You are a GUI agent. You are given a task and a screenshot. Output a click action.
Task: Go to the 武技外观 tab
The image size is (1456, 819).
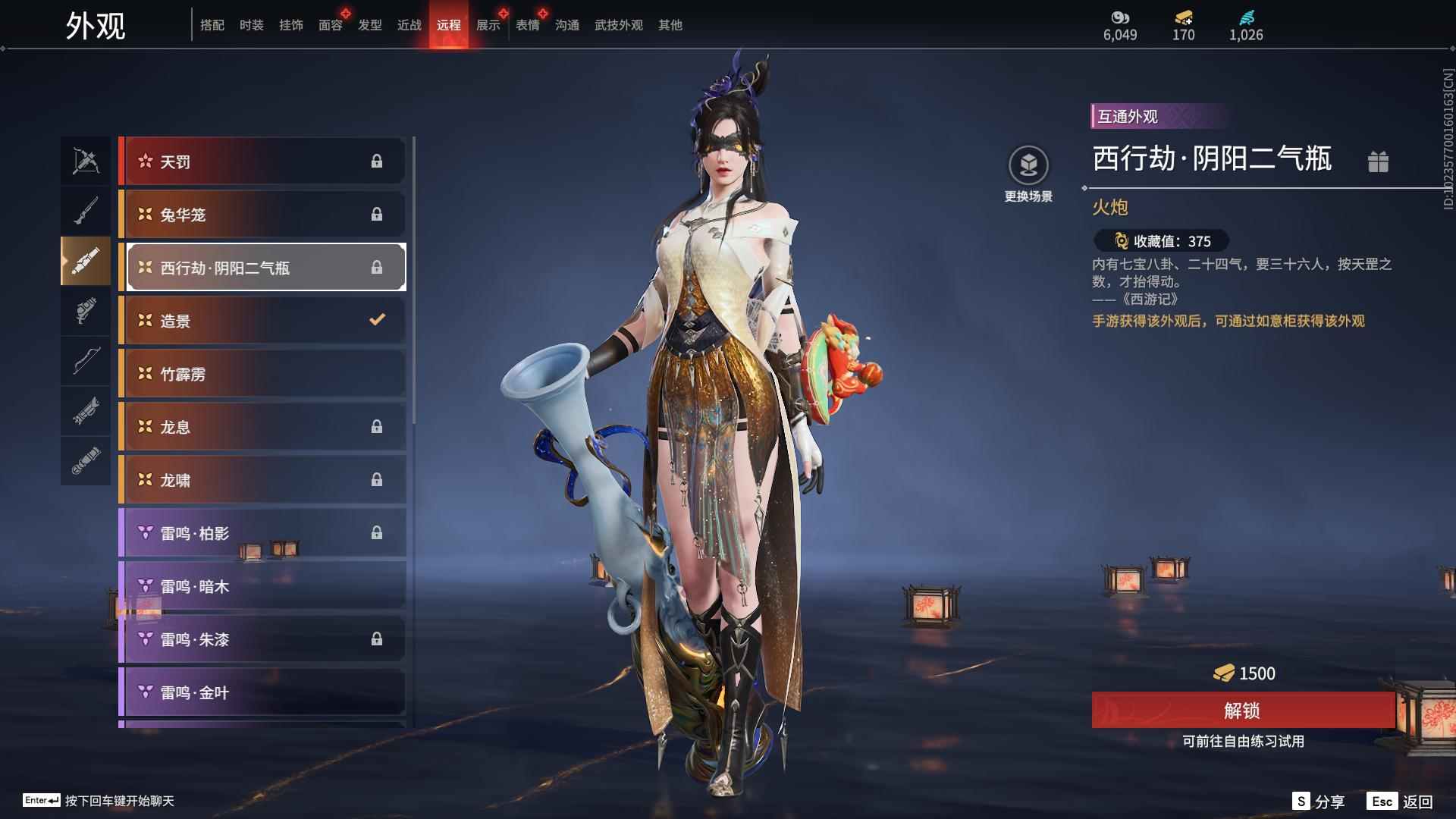(x=618, y=26)
